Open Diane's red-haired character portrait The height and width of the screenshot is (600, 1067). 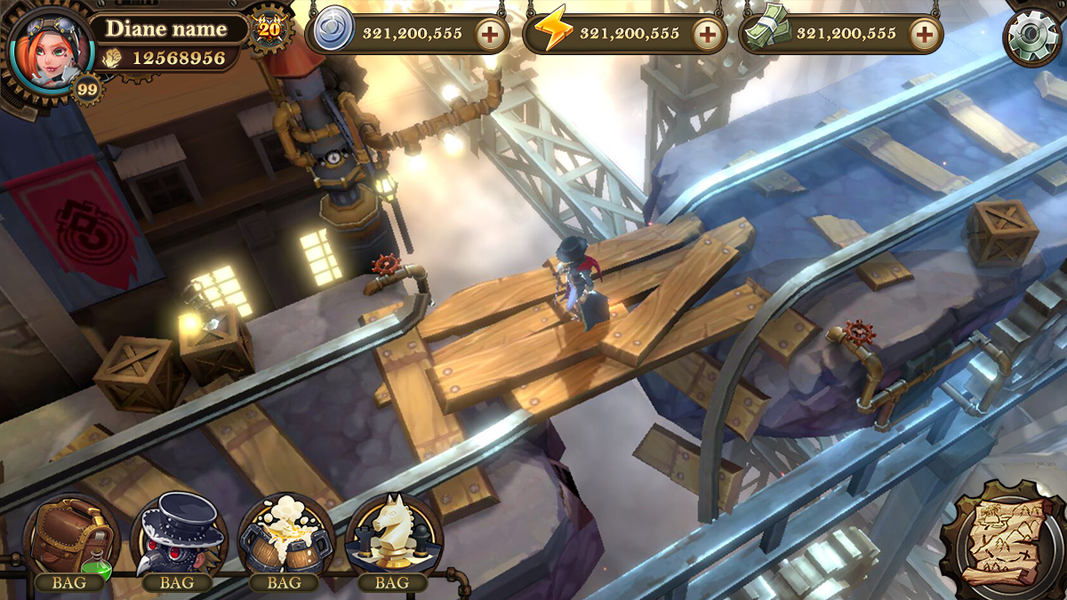pos(48,47)
